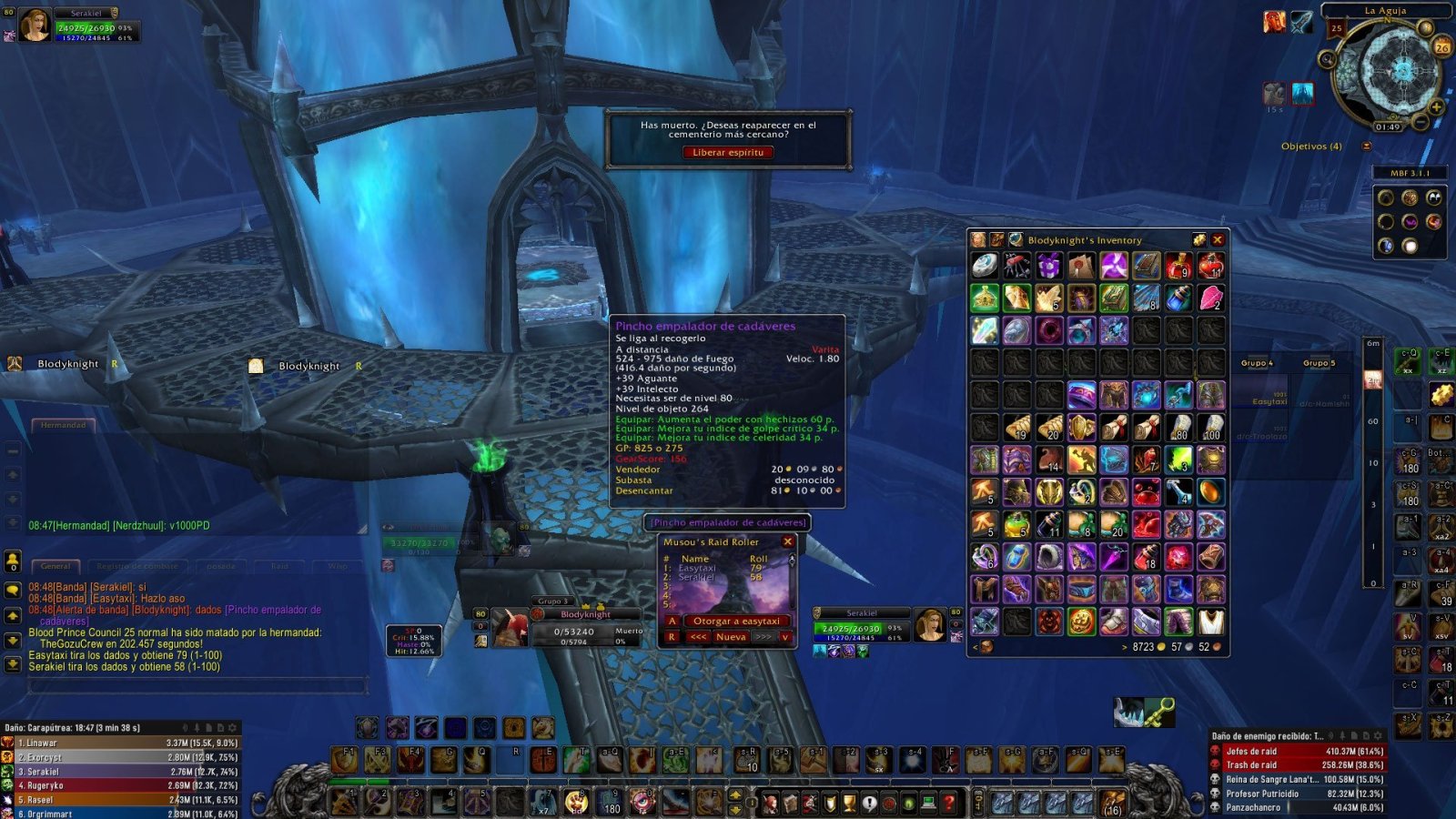
Task: Close Musou's Raid Roller window
Action: (x=788, y=541)
